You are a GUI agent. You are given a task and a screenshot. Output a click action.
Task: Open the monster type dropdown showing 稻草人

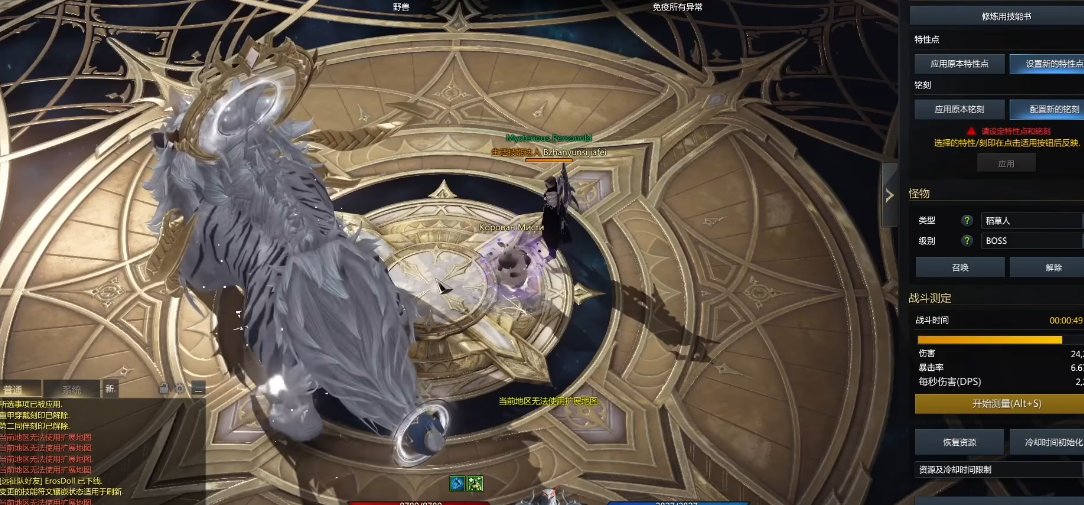click(x=1031, y=220)
